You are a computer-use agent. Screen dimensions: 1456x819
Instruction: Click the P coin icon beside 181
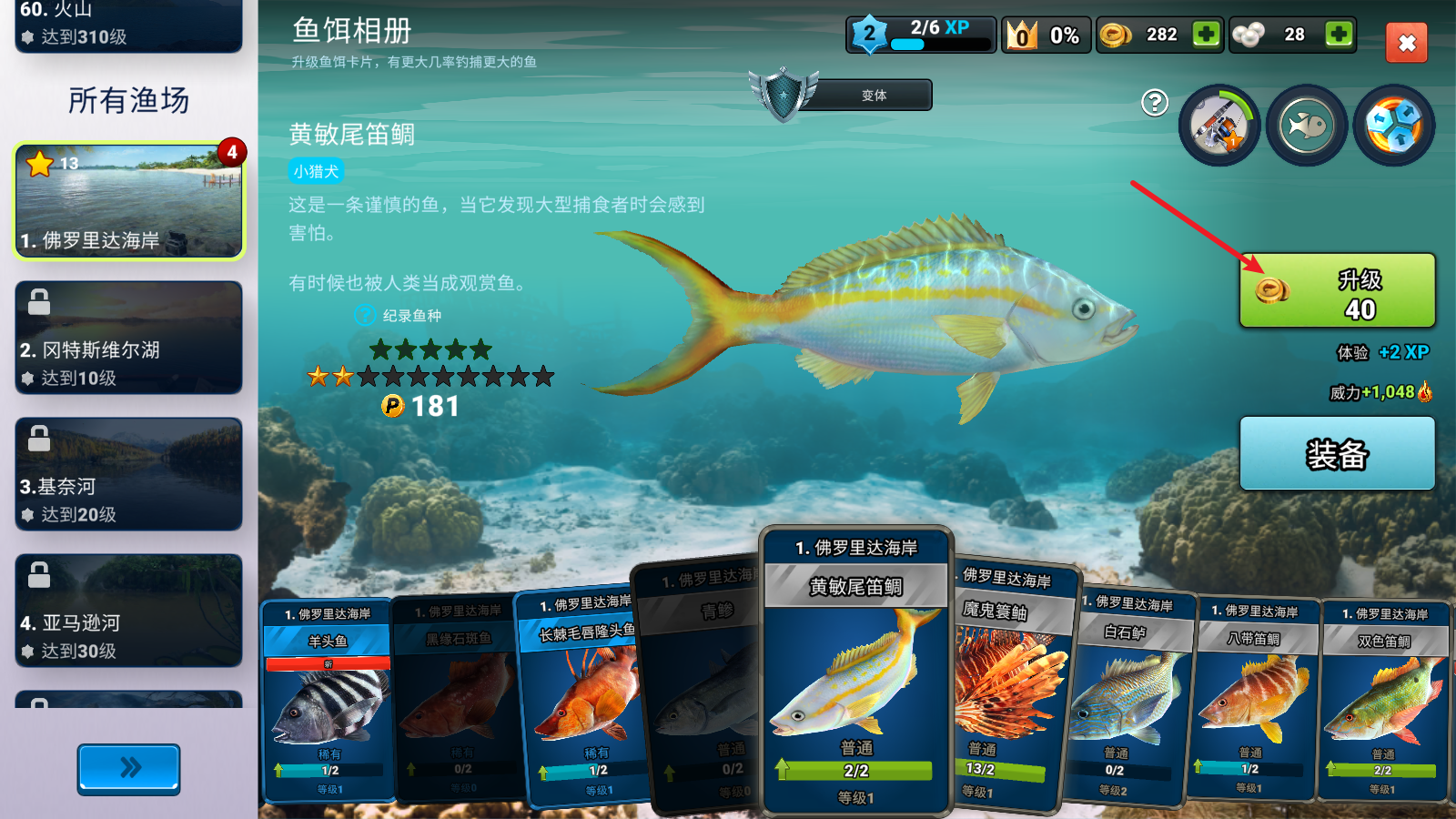click(x=392, y=408)
